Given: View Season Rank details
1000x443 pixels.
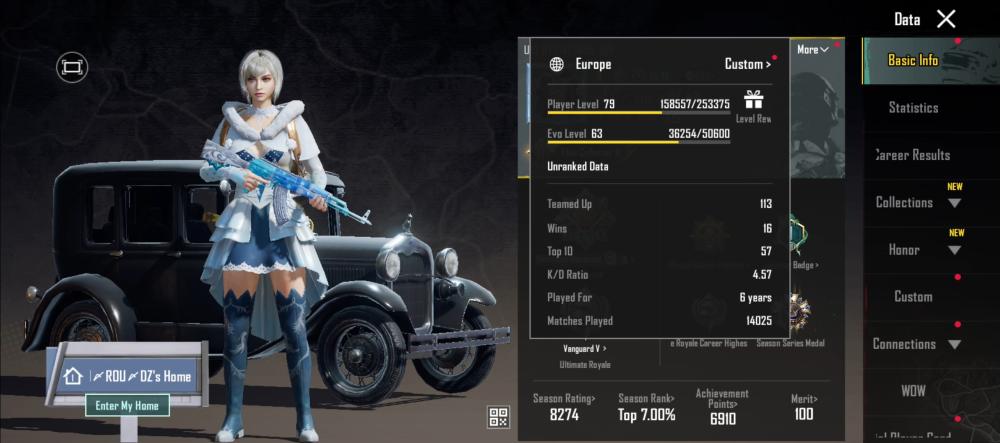Looking at the screenshot, I should click(x=646, y=408).
